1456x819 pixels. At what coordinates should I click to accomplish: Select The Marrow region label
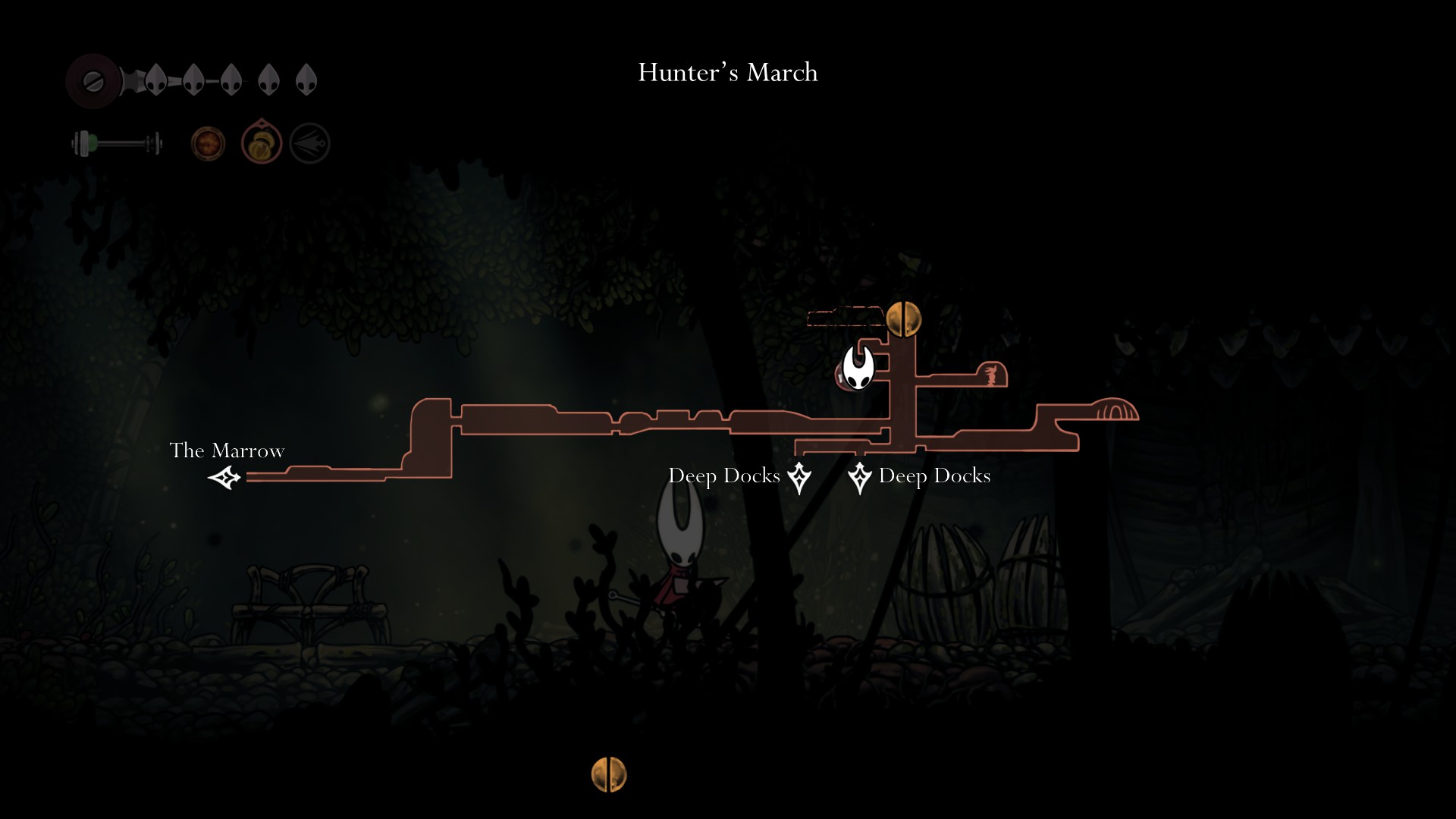[227, 450]
